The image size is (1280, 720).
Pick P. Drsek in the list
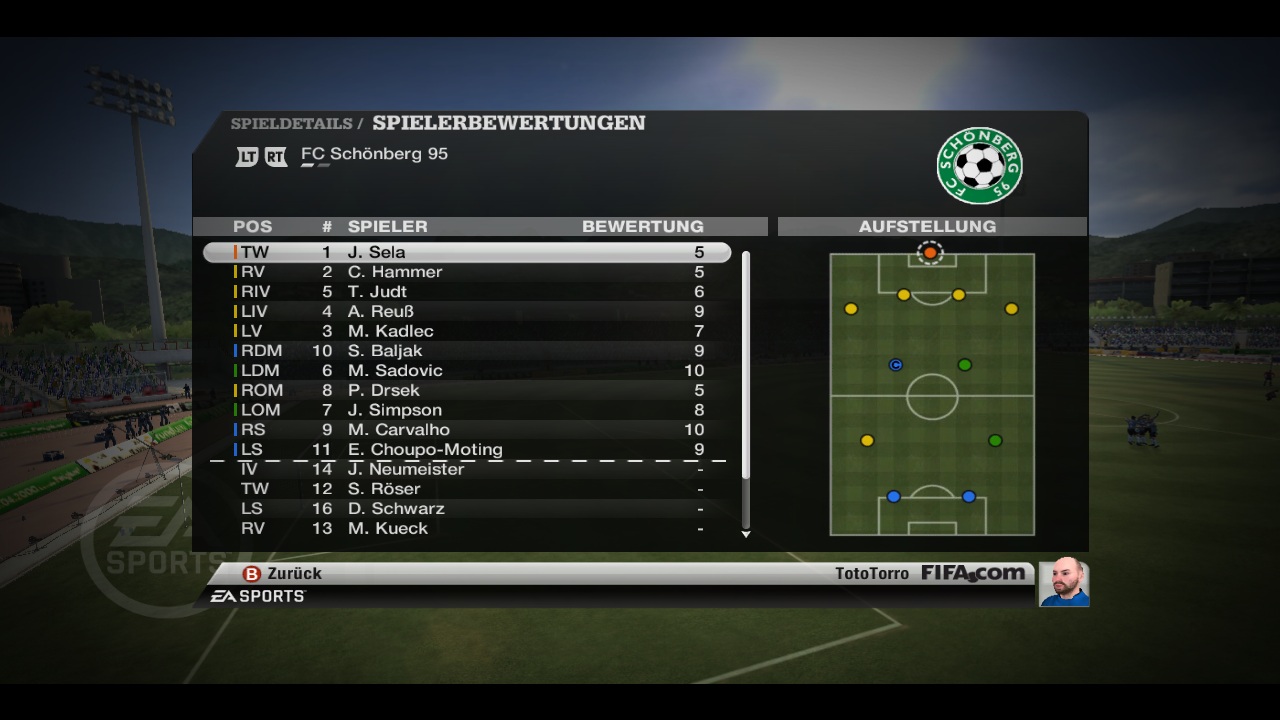(x=467, y=390)
